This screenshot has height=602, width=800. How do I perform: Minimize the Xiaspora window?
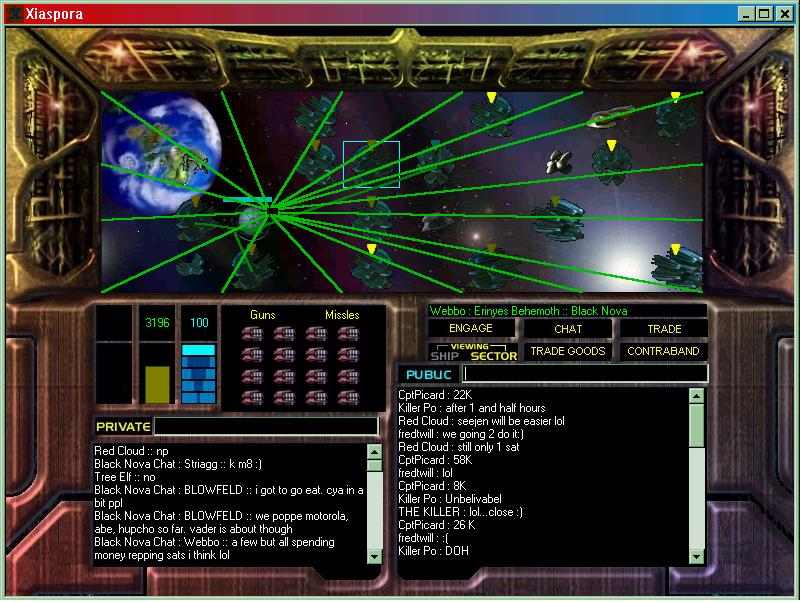click(x=747, y=14)
